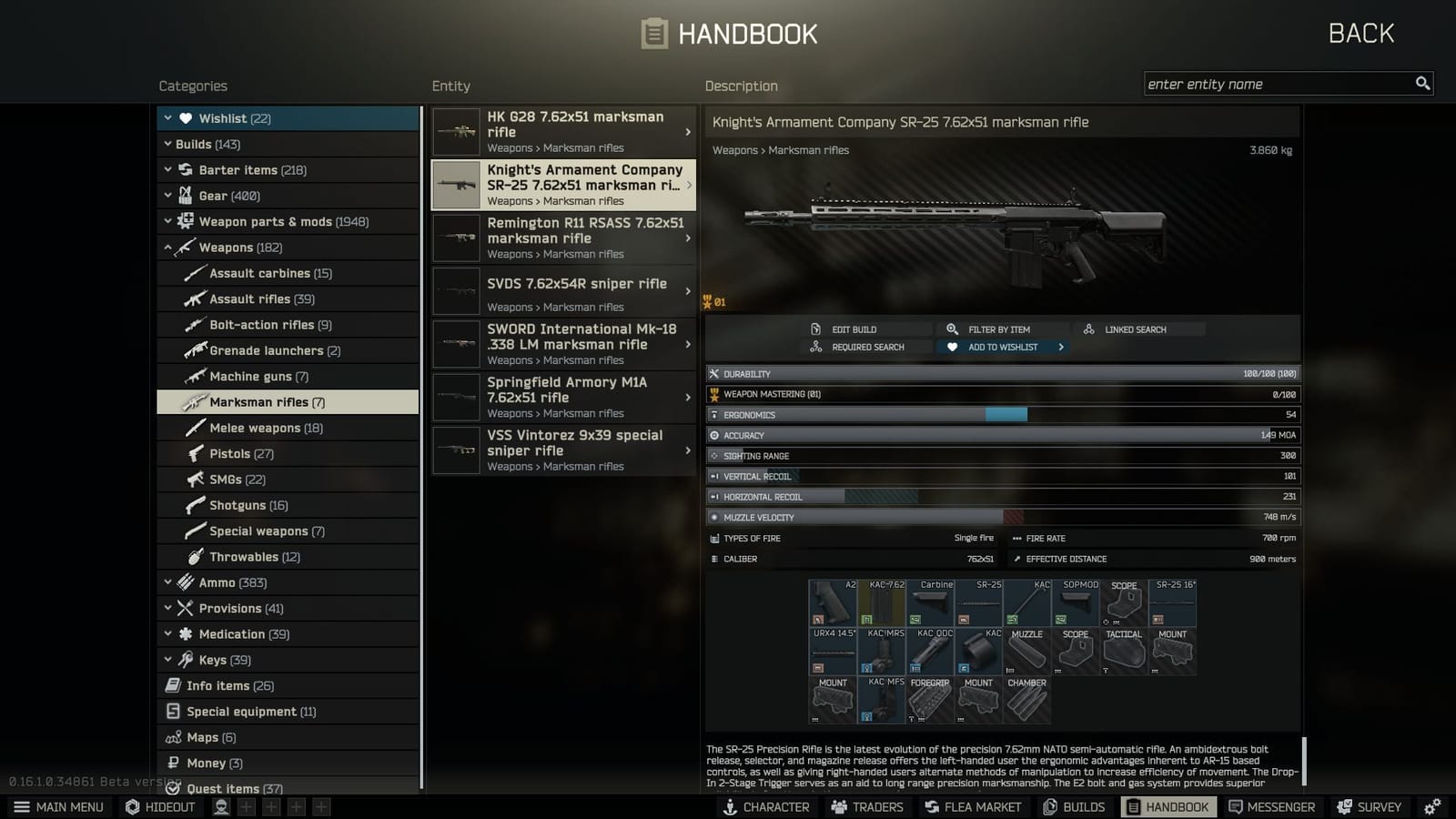The width and height of the screenshot is (1456, 819).
Task: Open Traders from the bottom bar
Action: (865, 806)
